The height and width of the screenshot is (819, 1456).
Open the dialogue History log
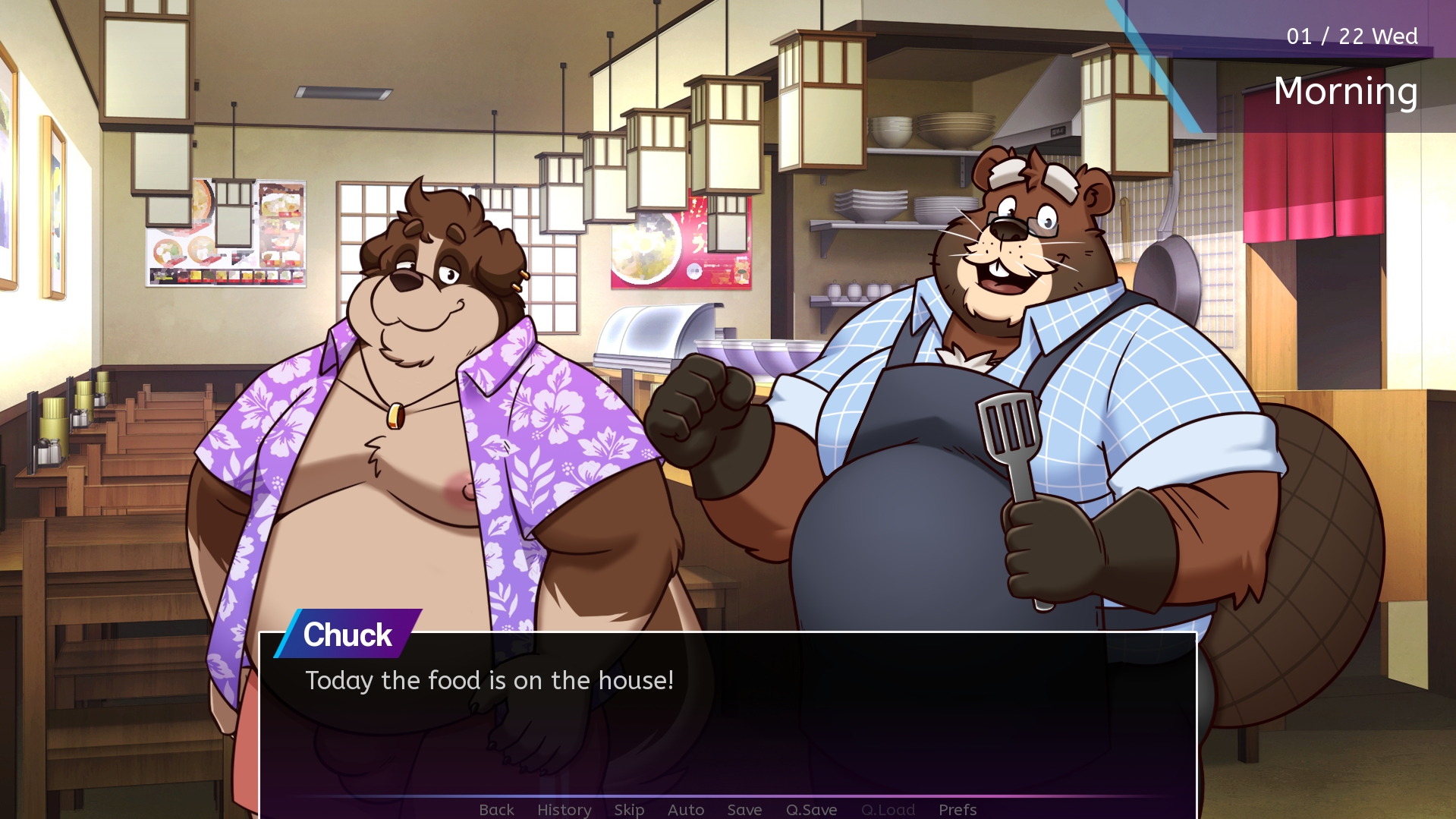(x=564, y=809)
